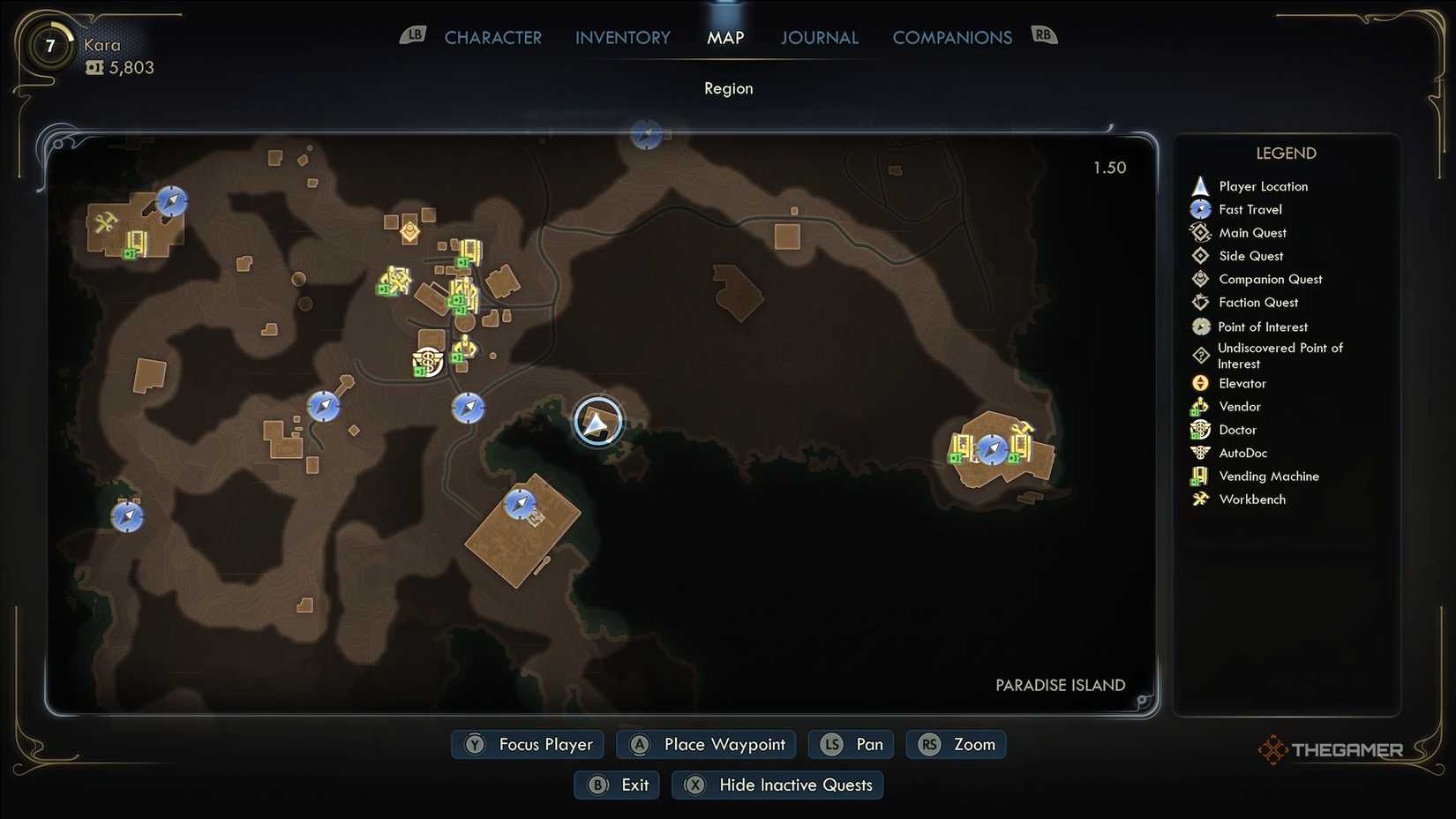This screenshot has height=819, width=1456.
Task: Click the Vendor icon in the Legend
Action: (1200, 406)
